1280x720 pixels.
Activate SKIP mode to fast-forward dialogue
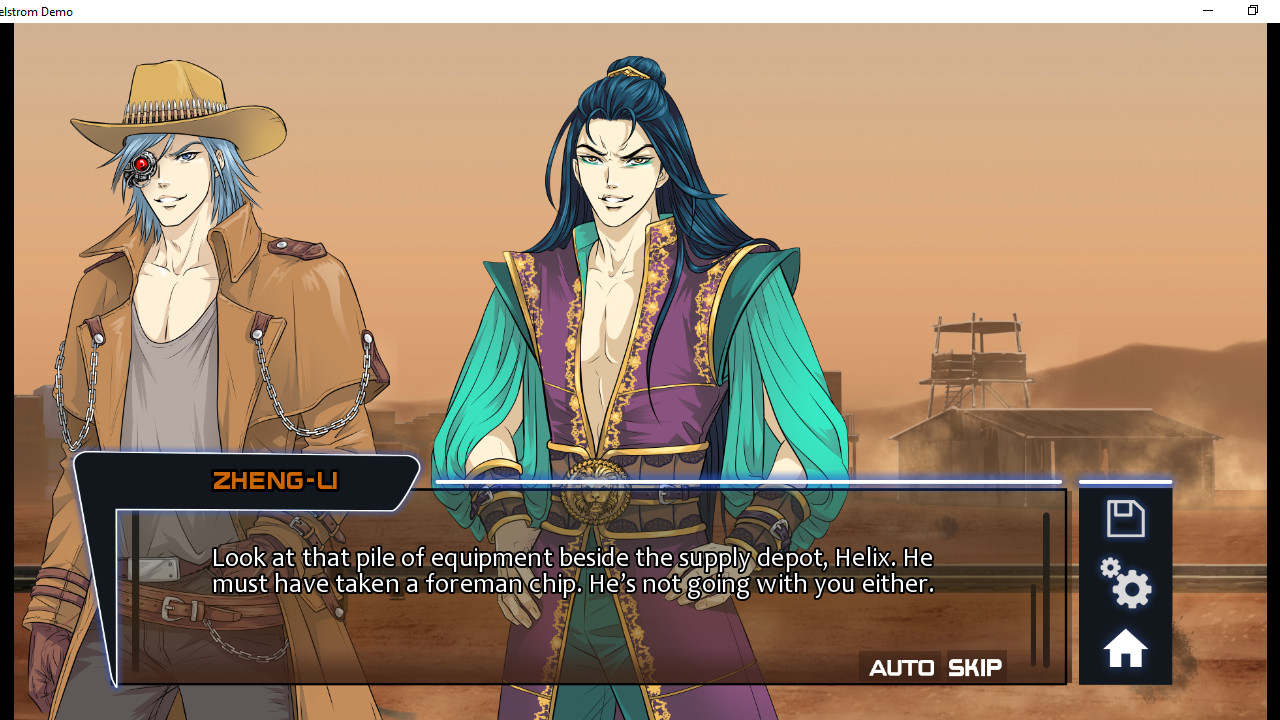(x=975, y=666)
